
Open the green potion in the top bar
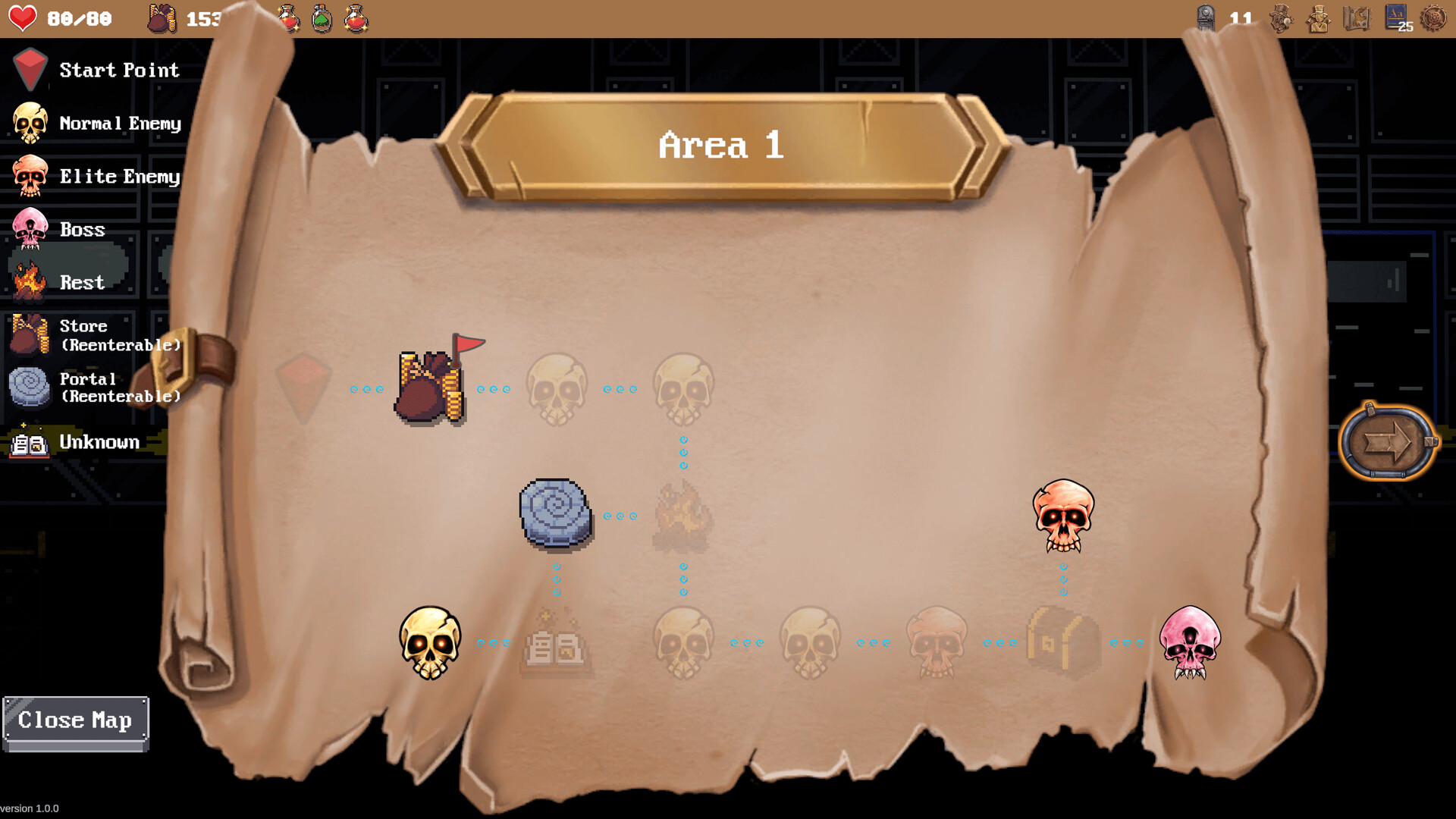(x=321, y=19)
